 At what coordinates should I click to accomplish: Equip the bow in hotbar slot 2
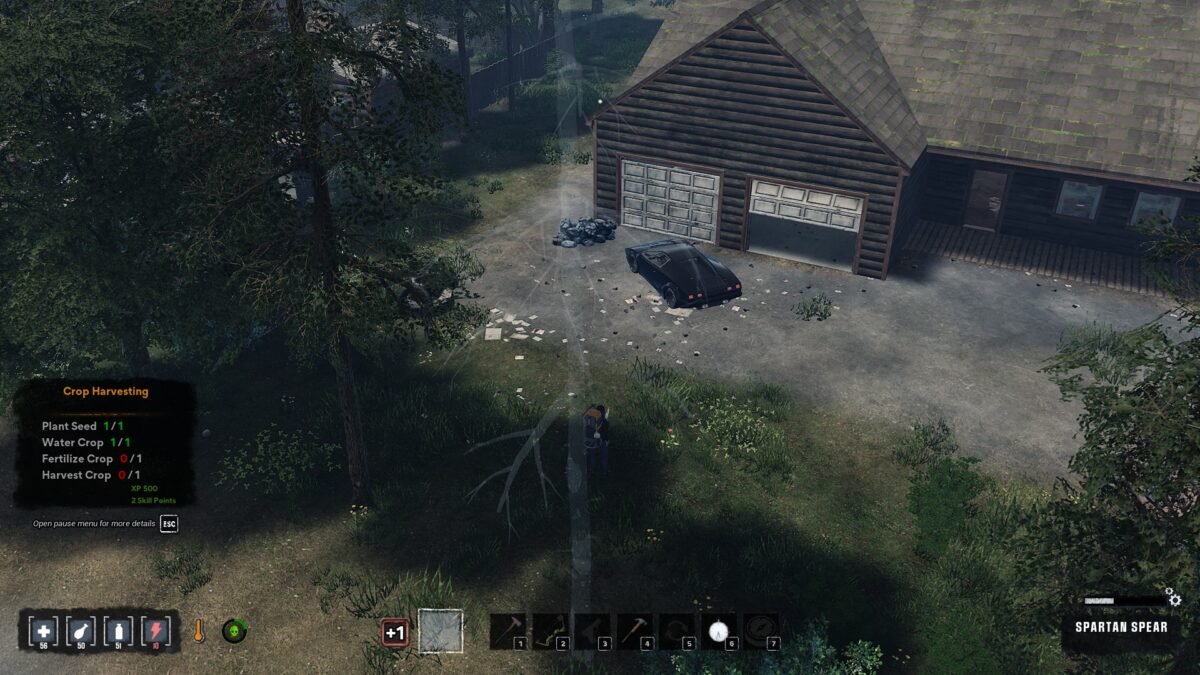(x=550, y=631)
